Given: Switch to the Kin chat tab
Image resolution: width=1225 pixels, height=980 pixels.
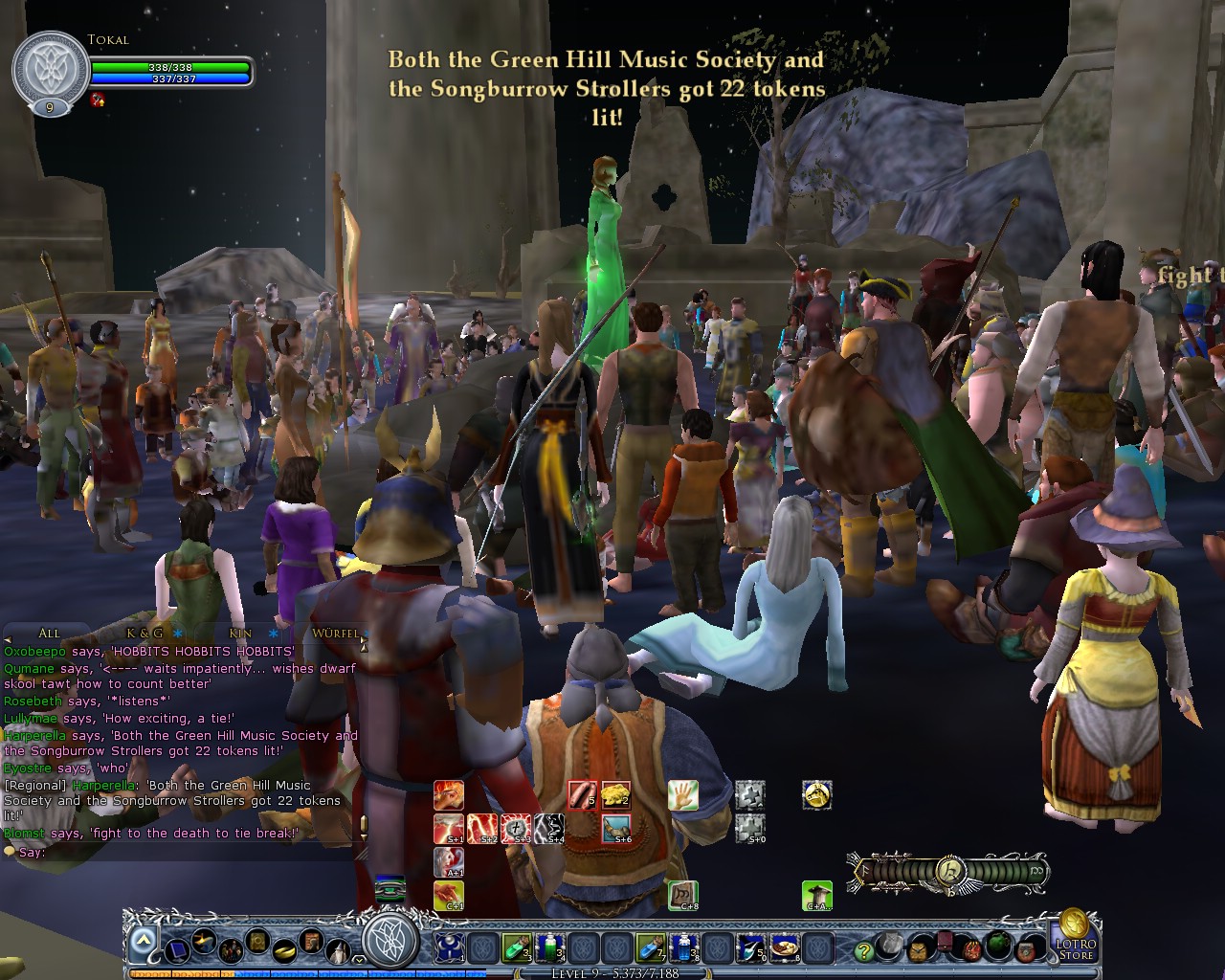Looking at the screenshot, I should pos(241,633).
